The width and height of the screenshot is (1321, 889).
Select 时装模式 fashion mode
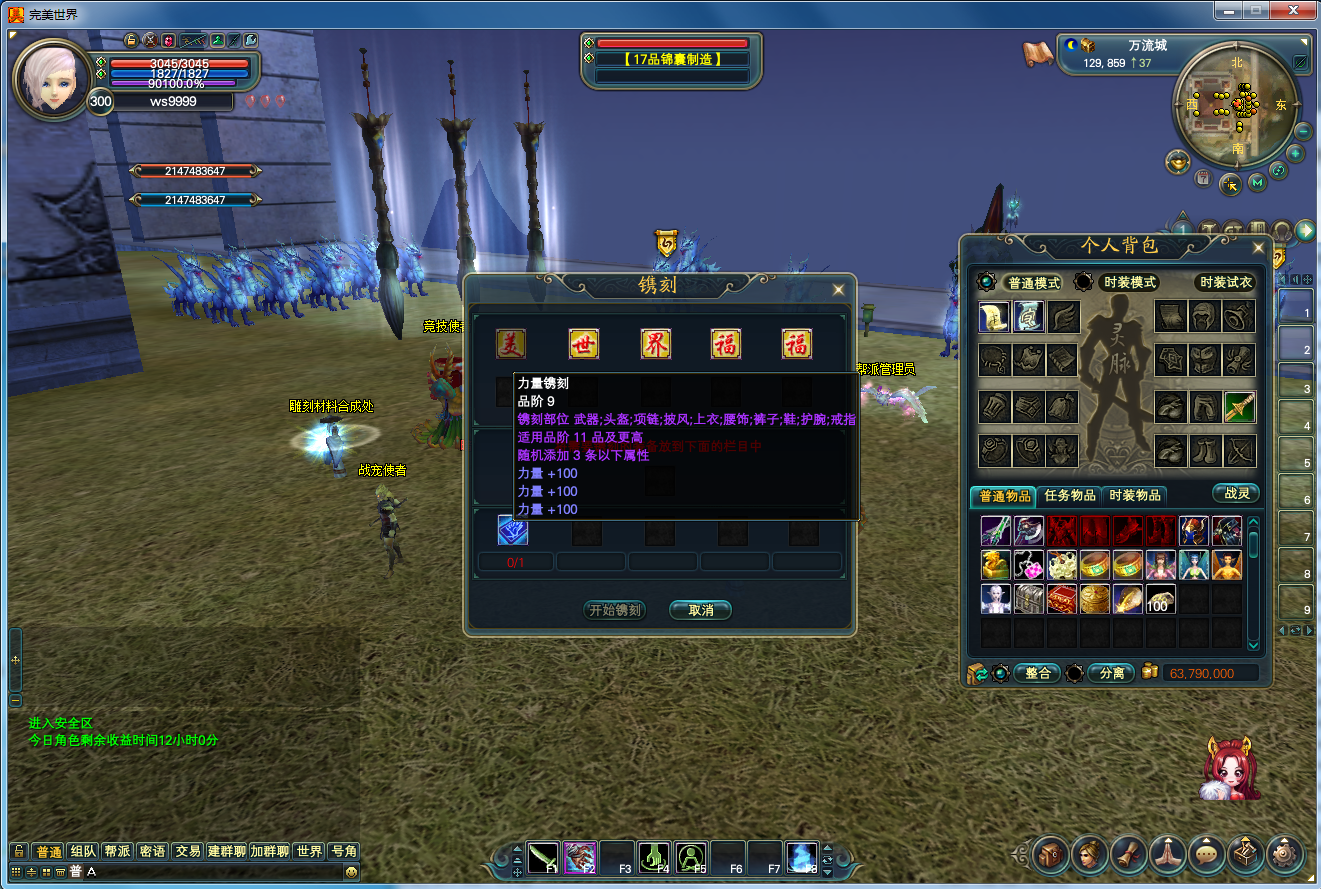coord(1129,283)
